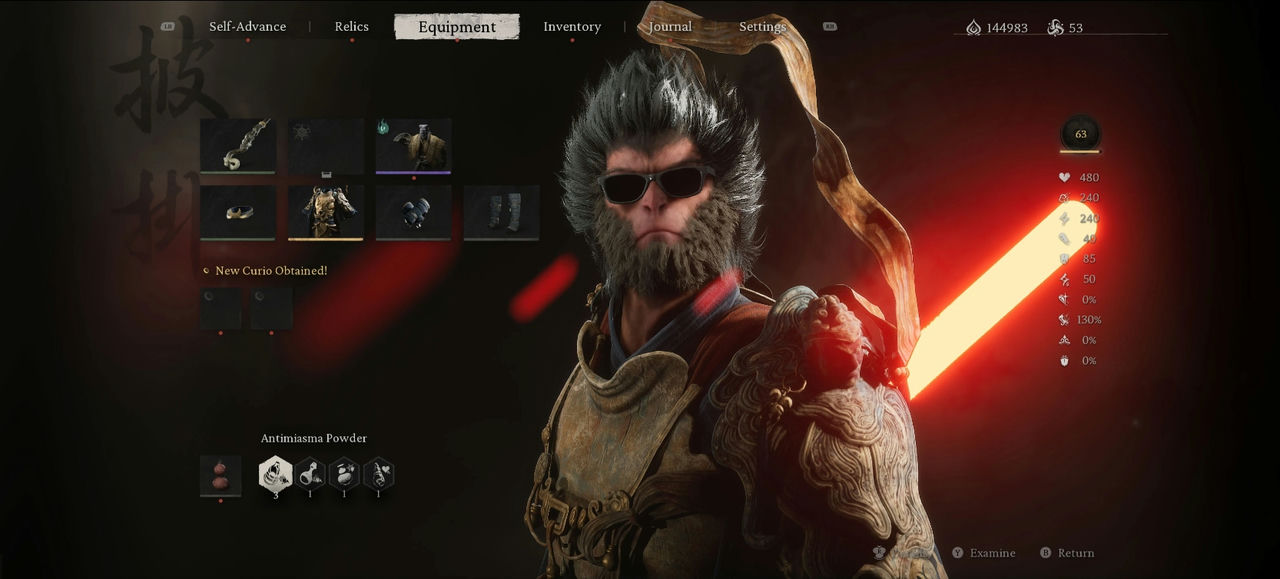
Task: Select the highlighted Antimiasma Powder item
Action: pyautogui.click(x=276, y=474)
